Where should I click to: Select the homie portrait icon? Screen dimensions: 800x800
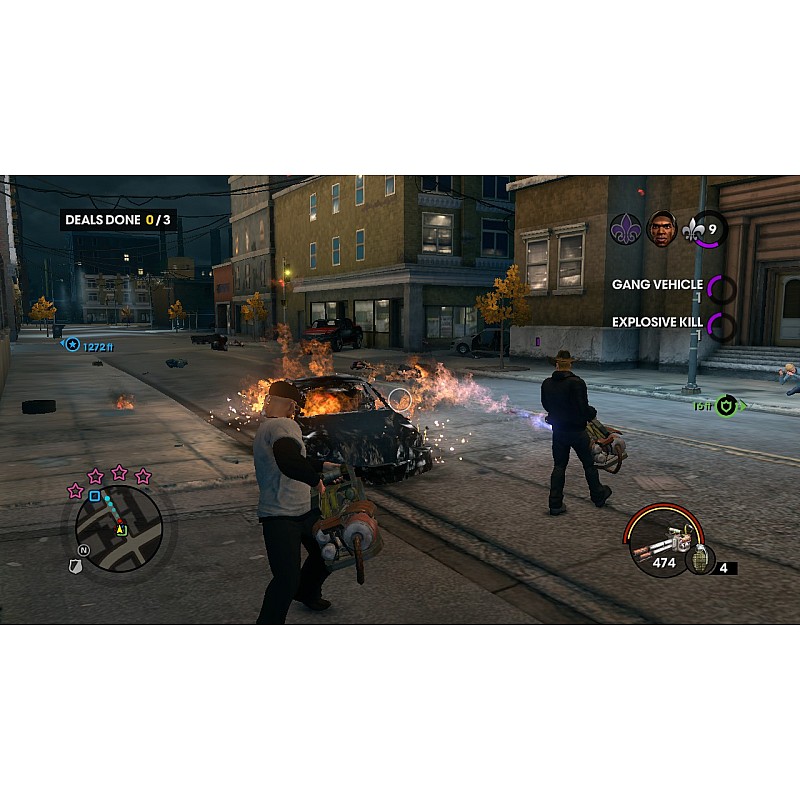[x=661, y=229]
